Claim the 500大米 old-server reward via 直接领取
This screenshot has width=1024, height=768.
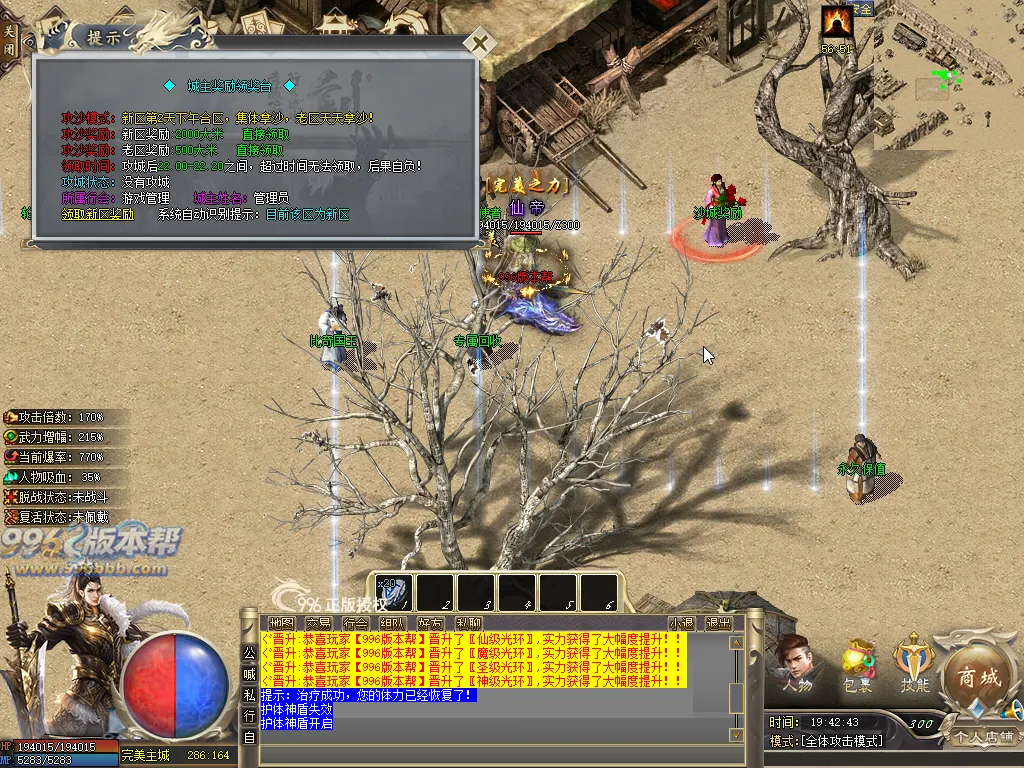260,150
